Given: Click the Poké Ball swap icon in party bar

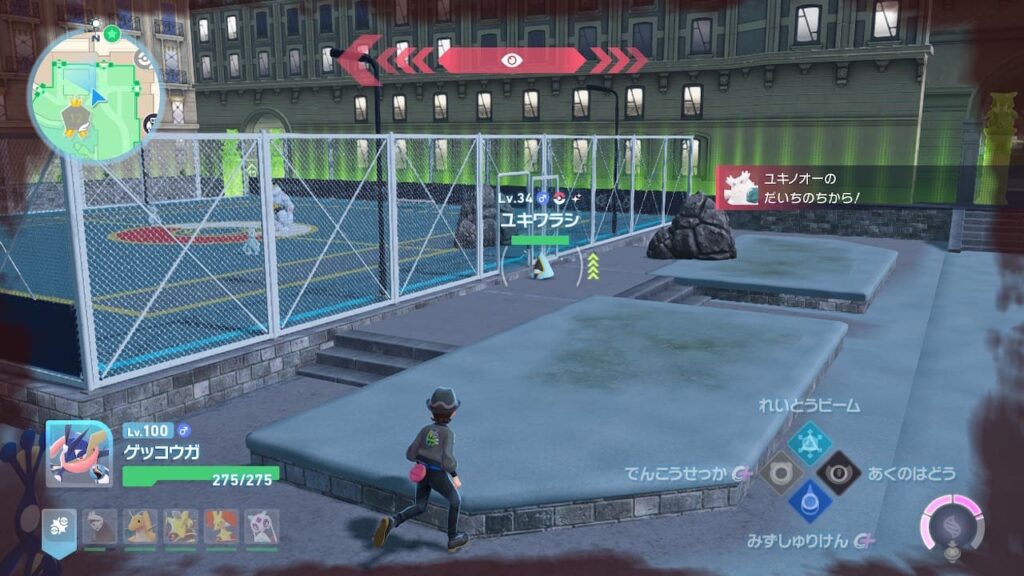Looking at the screenshot, I should 58,525.
